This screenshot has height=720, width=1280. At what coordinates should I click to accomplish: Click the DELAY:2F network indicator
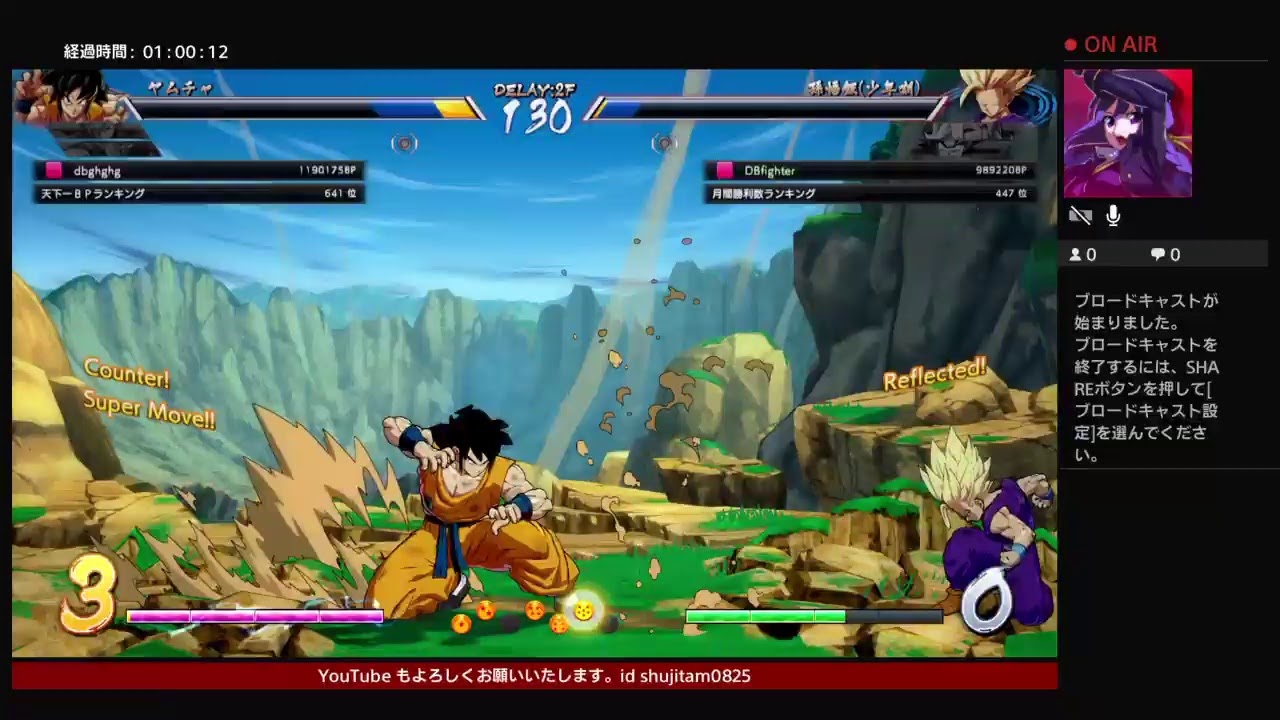click(x=536, y=90)
